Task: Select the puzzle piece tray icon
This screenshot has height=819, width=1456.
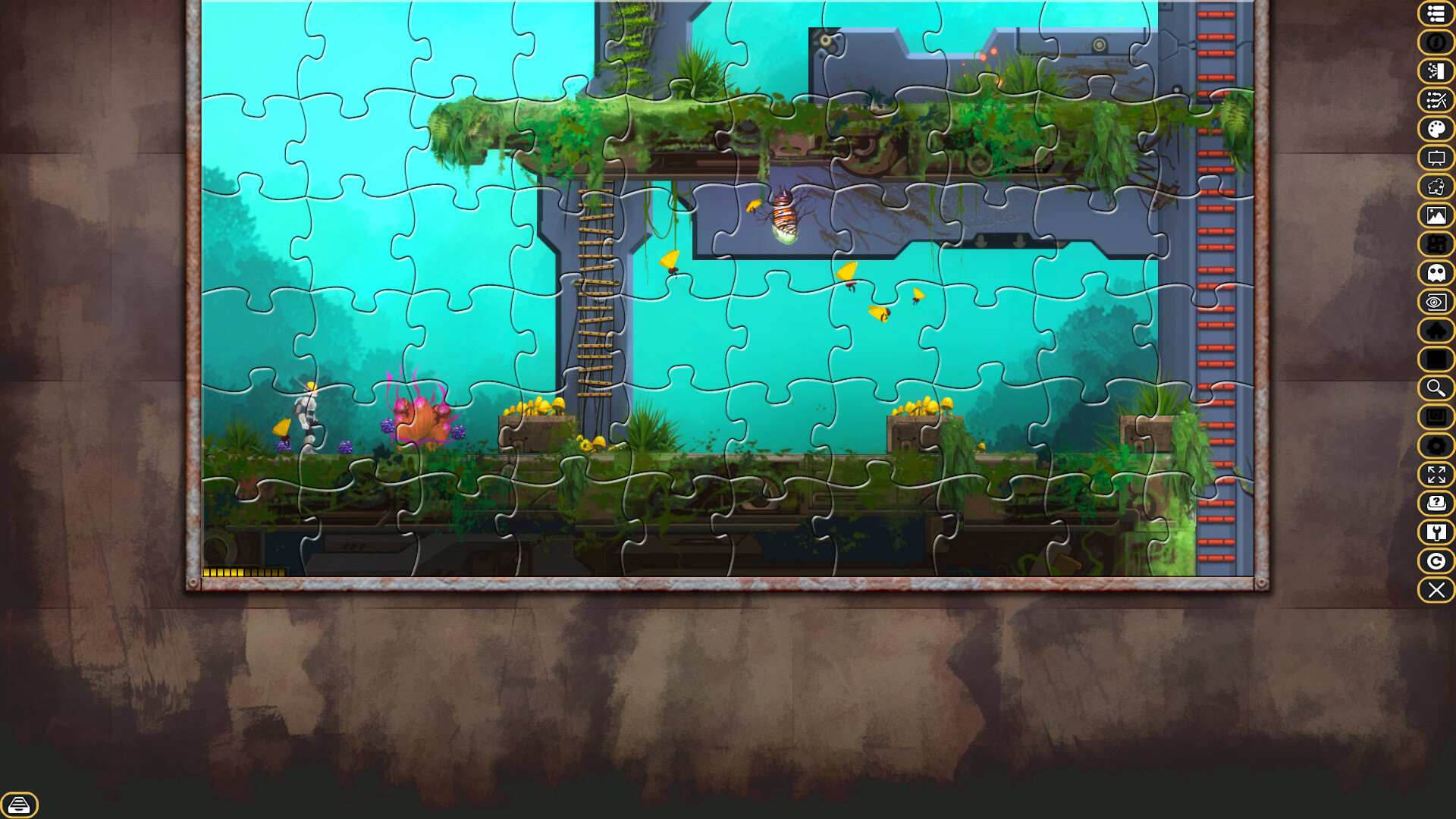Action: [x=1436, y=187]
